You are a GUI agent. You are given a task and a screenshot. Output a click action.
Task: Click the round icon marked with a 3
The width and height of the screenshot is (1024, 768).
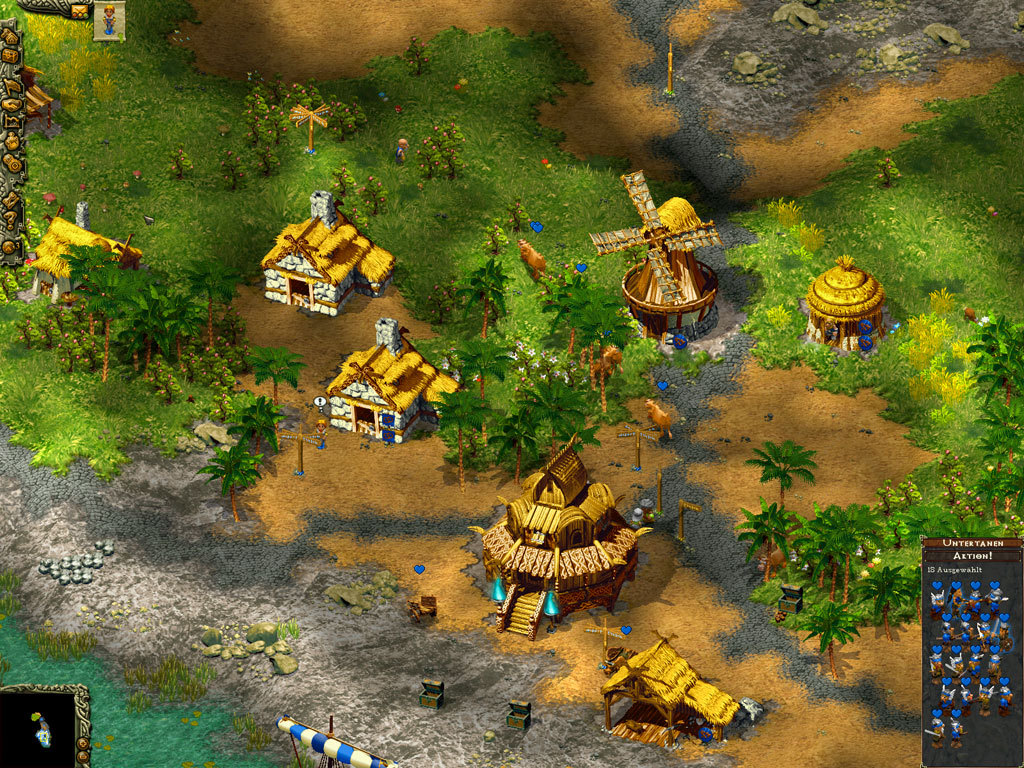pyautogui.click(x=10, y=246)
